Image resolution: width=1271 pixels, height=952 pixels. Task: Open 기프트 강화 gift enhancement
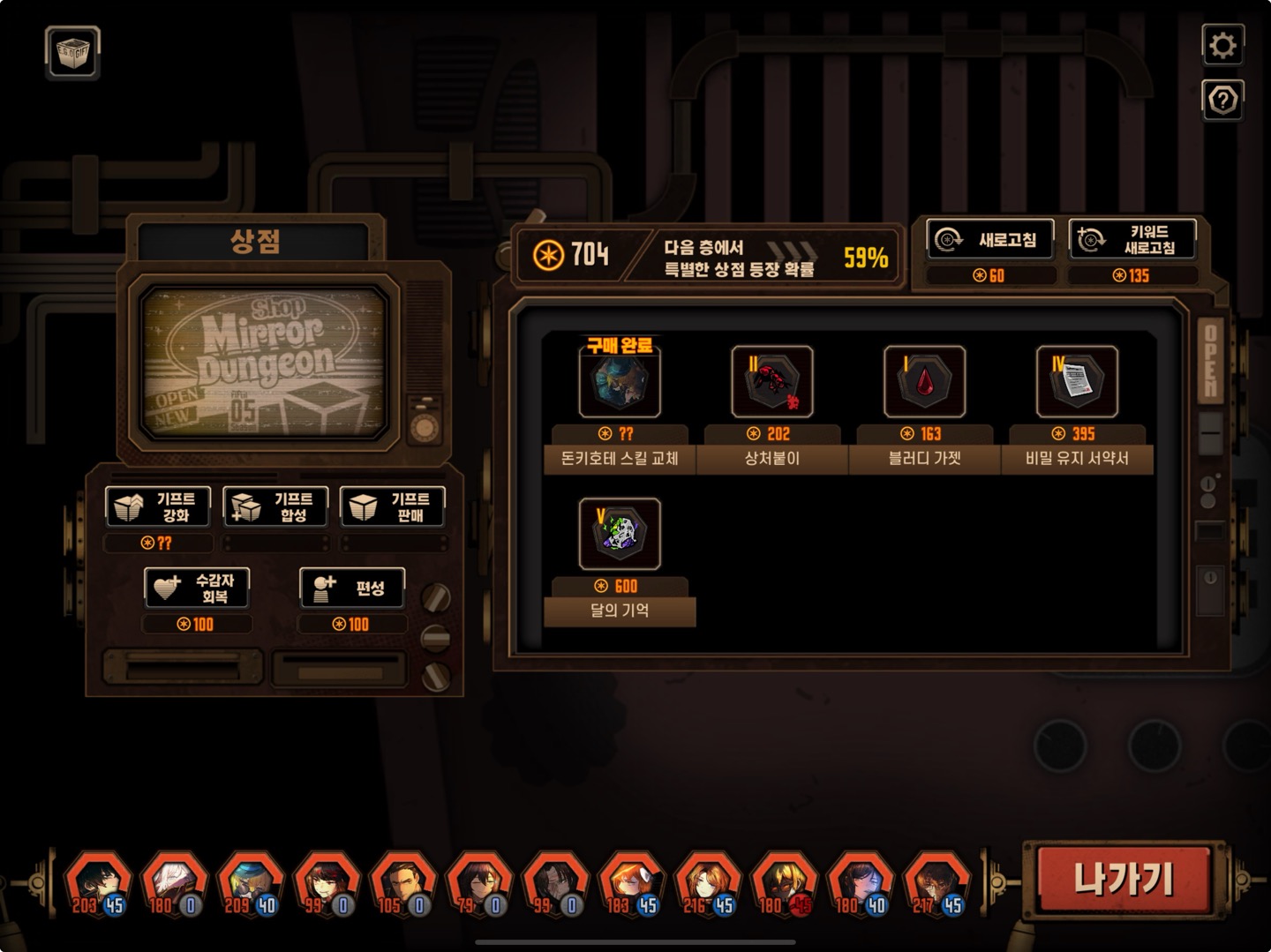point(158,506)
